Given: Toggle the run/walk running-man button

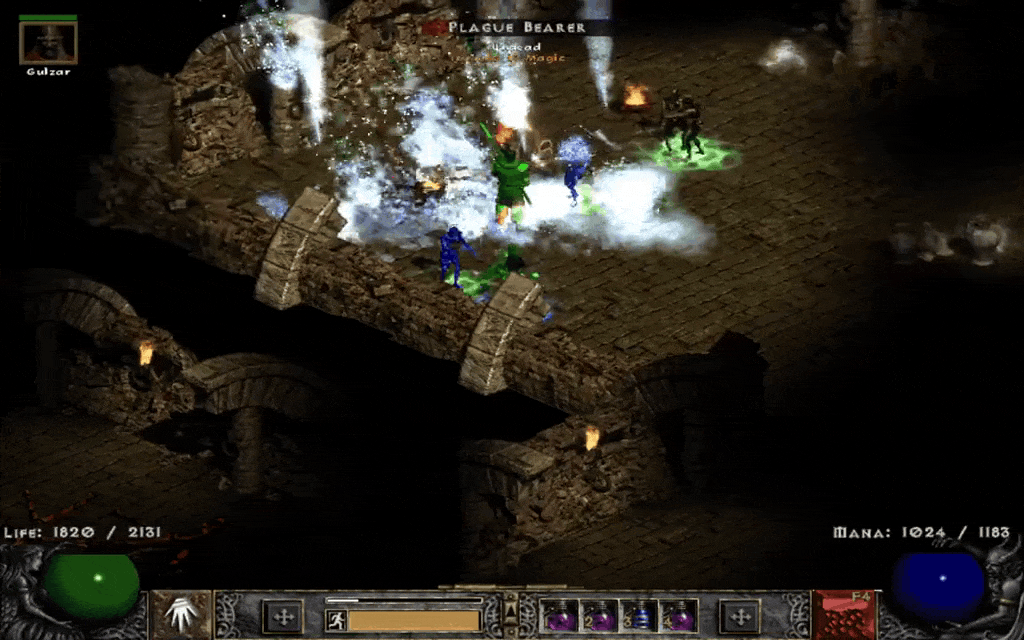Looking at the screenshot, I should (x=336, y=620).
